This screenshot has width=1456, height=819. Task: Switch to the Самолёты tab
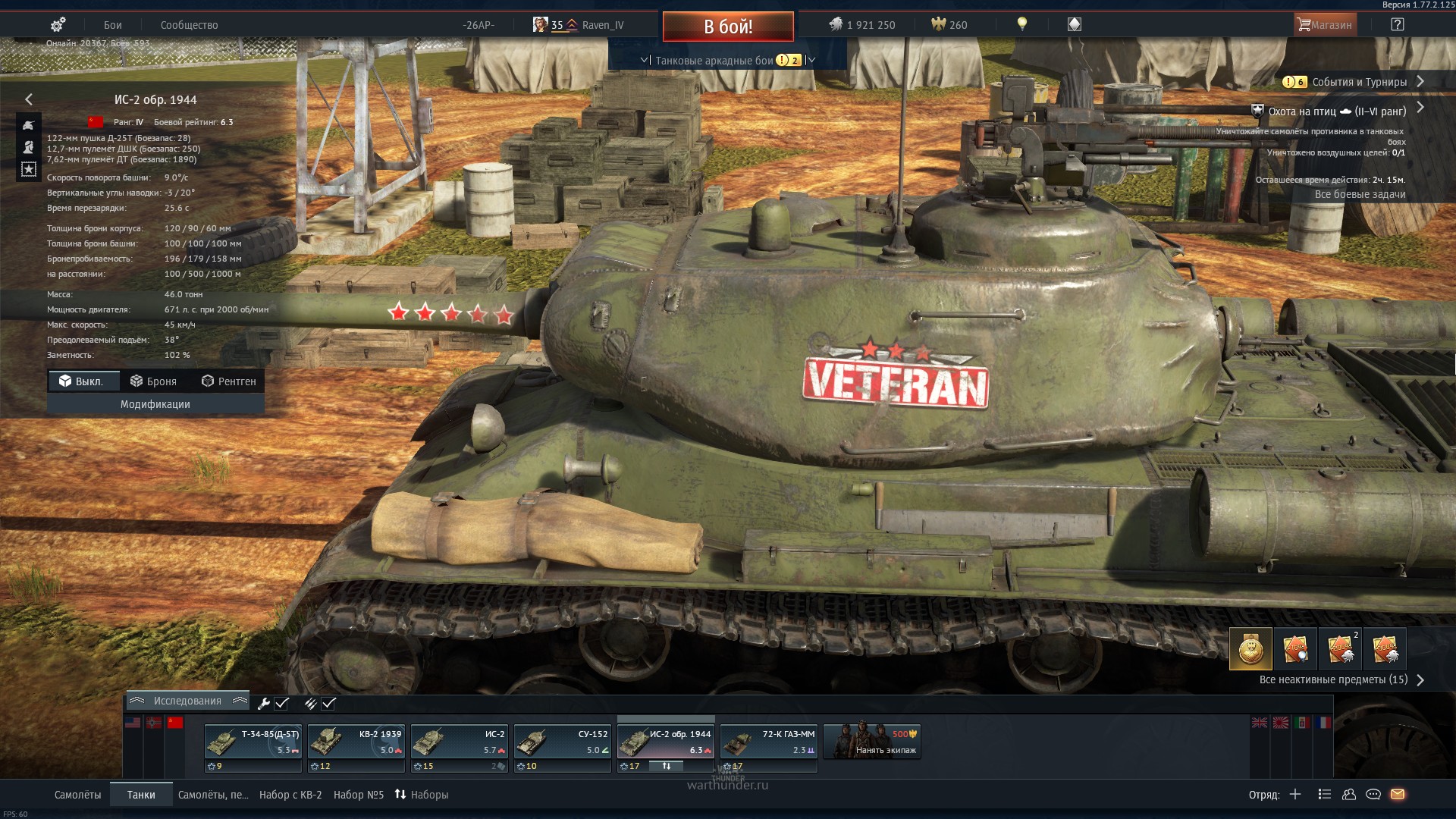(77, 795)
